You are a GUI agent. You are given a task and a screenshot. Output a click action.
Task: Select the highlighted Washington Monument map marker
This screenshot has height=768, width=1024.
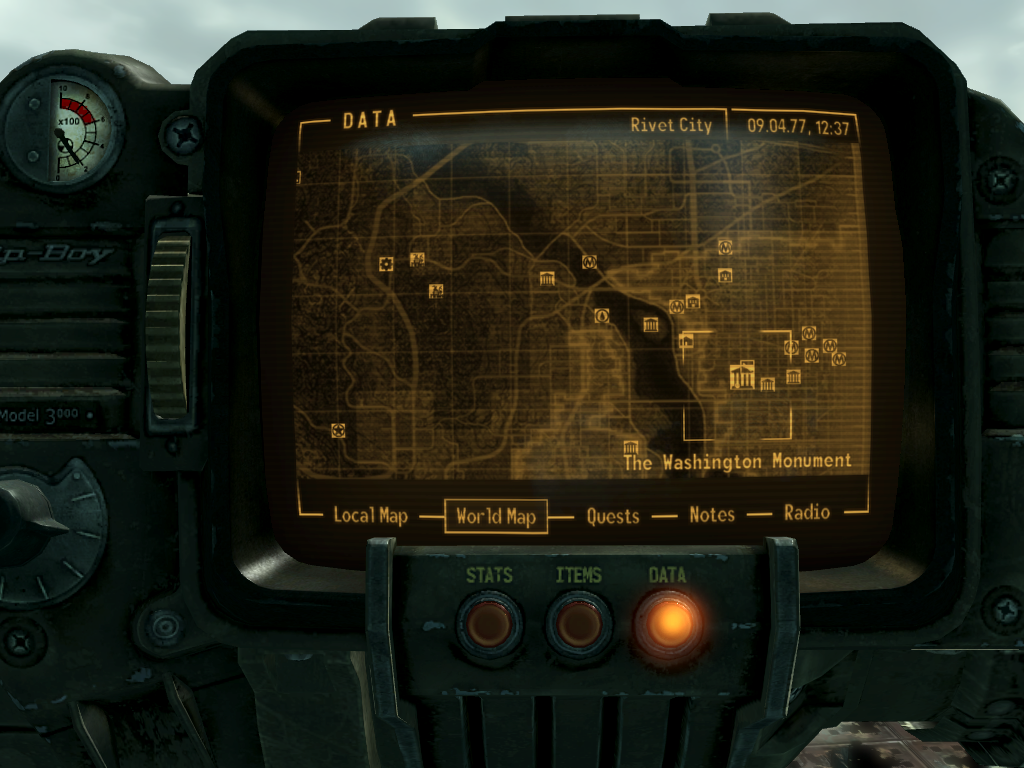click(x=743, y=375)
